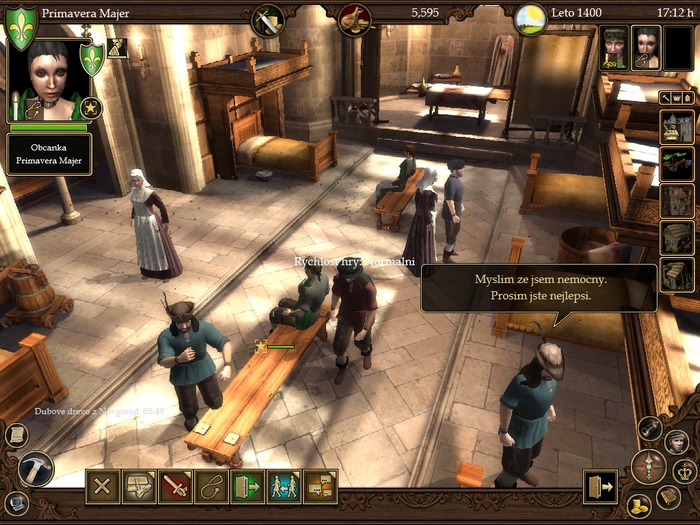Open the book journal button
Viewport: 700px width, 525px height.
pos(667,497)
